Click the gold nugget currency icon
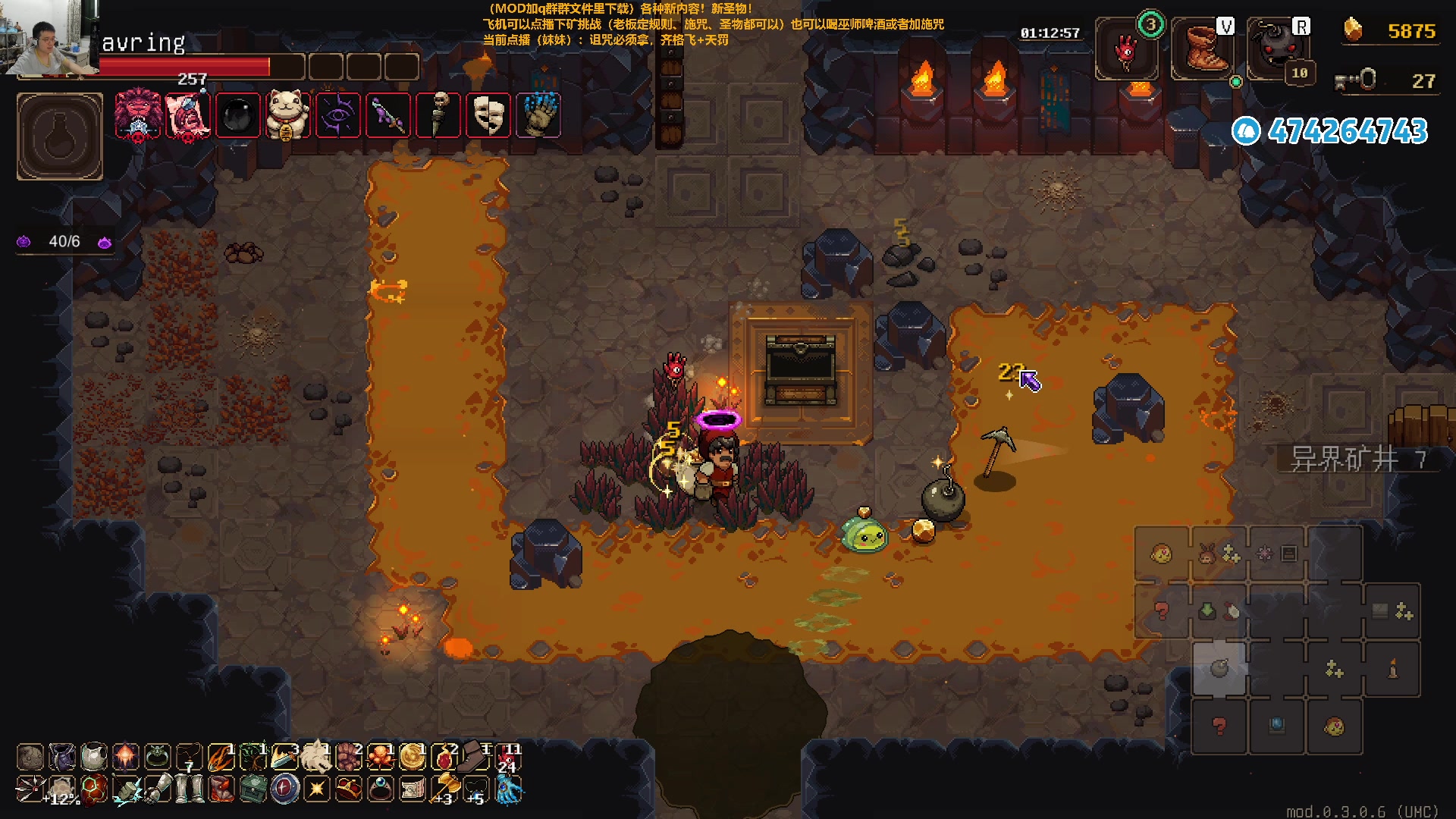 [1353, 30]
